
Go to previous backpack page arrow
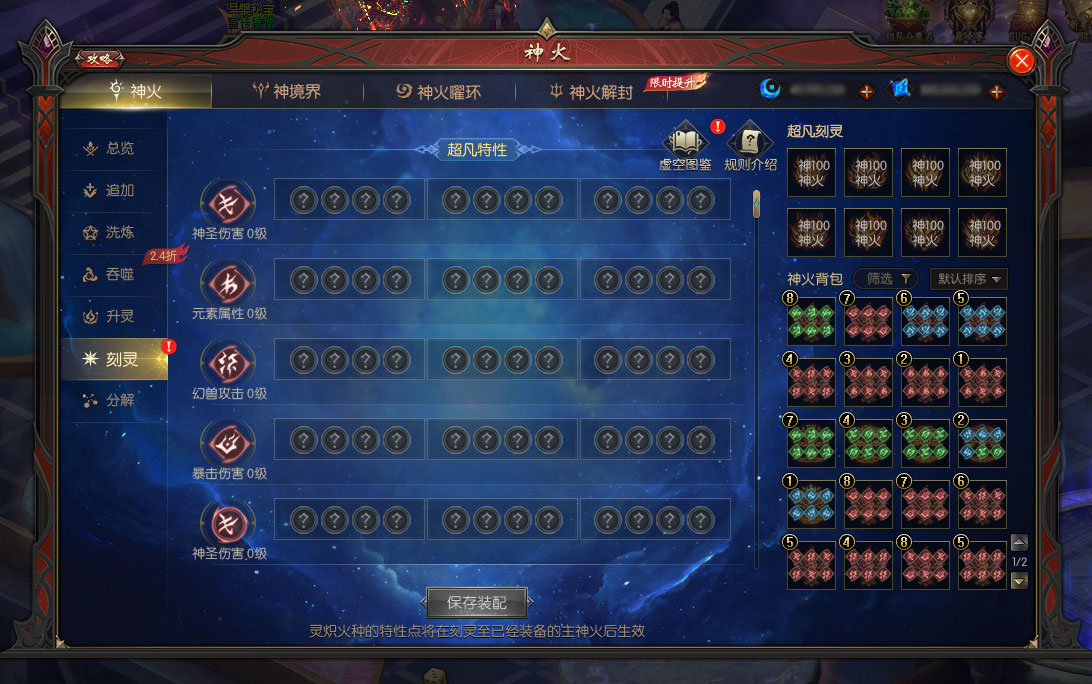pos(1019,543)
